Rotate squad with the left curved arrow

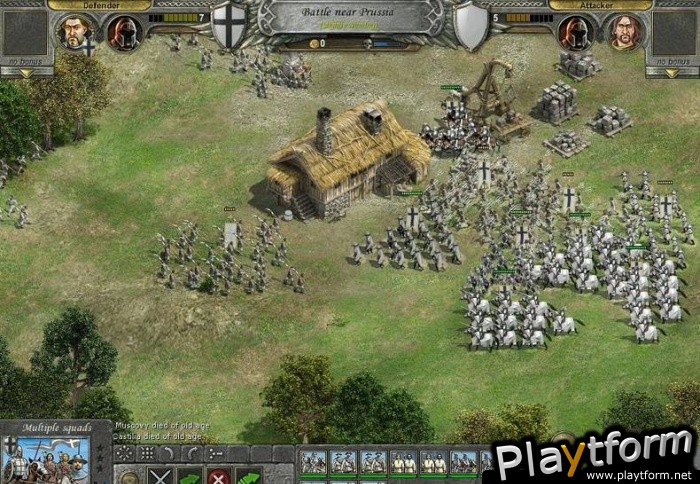[x=167, y=453]
